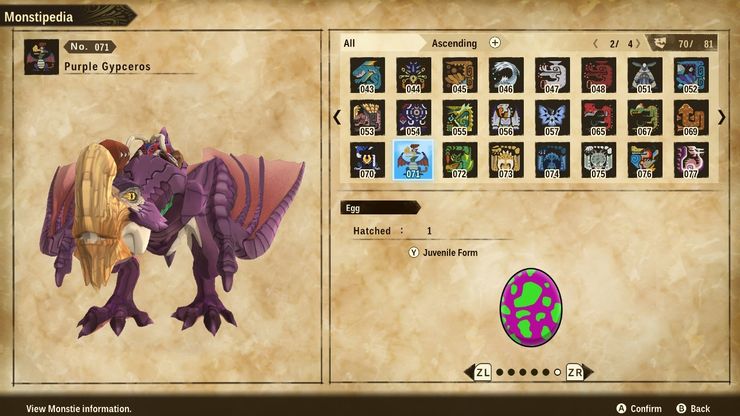Select Monstipedia entry 052
The image size is (740, 416).
[691, 75]
